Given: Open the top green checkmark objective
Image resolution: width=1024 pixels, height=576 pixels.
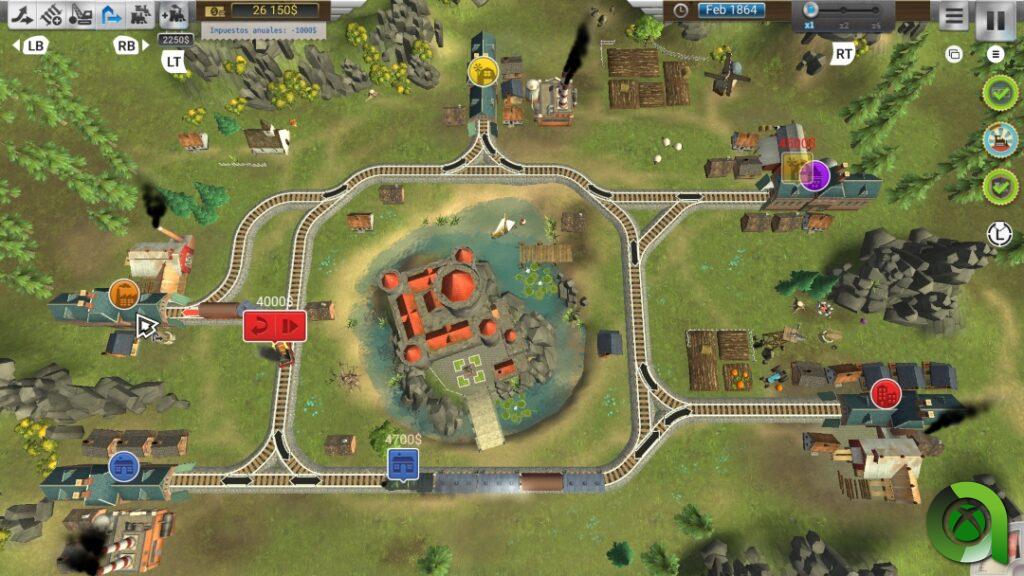Looking at the screenshot, I should (999, 93).
